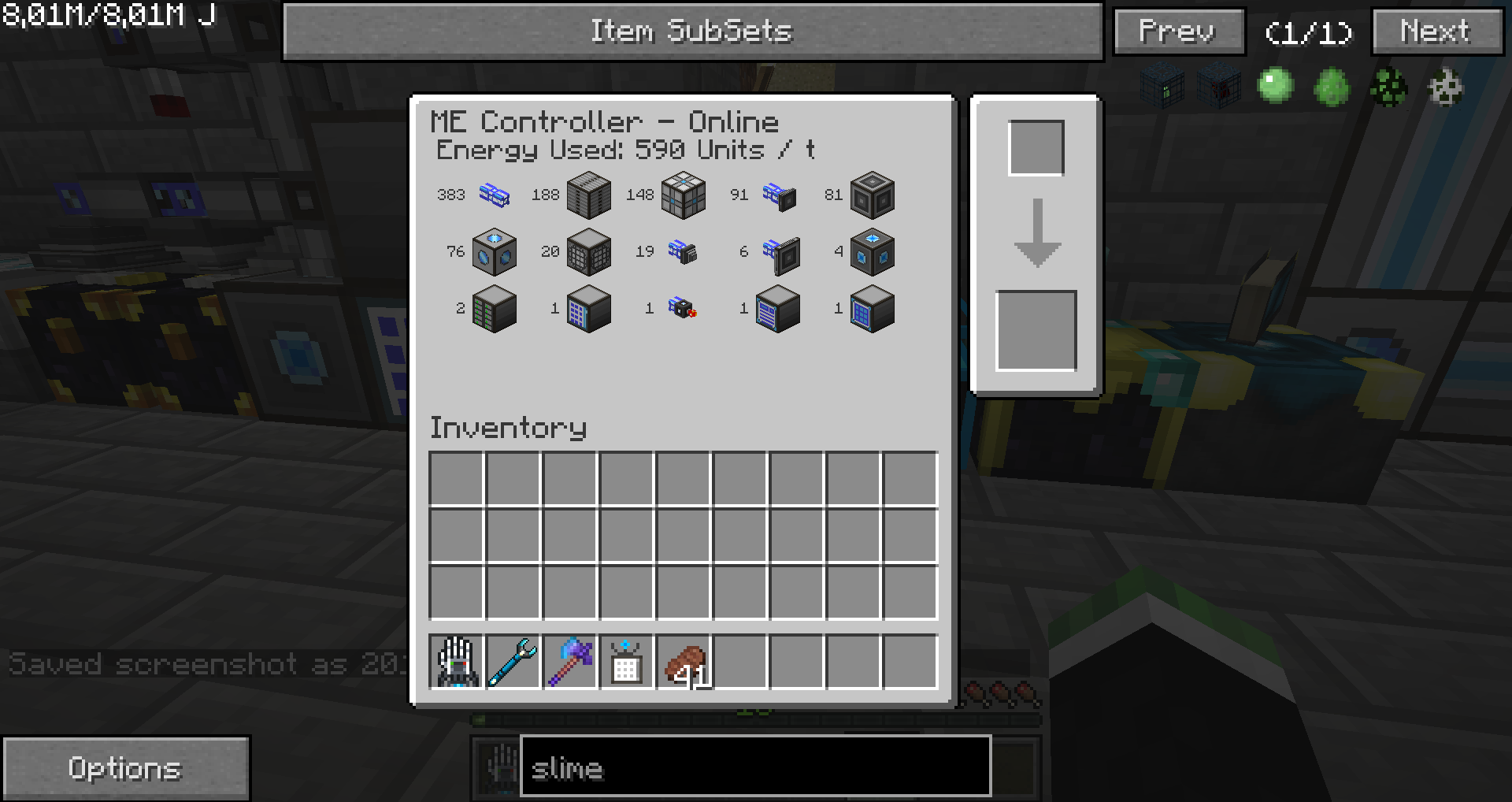
Task: Open the Item SubSets dropdown
Action: tap(691, 32)
